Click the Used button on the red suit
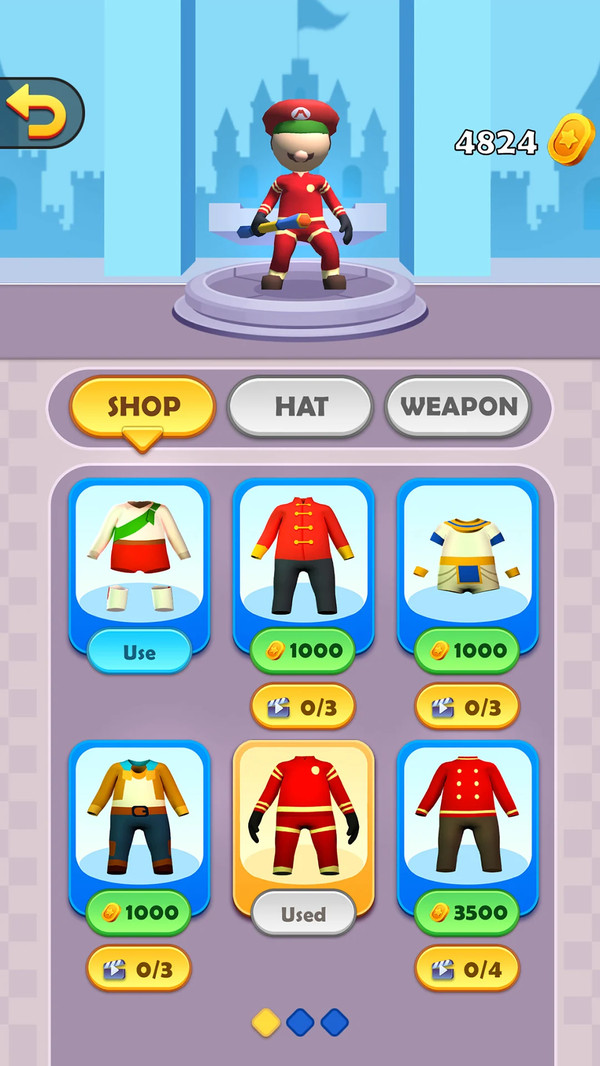 tap(303, 913)
